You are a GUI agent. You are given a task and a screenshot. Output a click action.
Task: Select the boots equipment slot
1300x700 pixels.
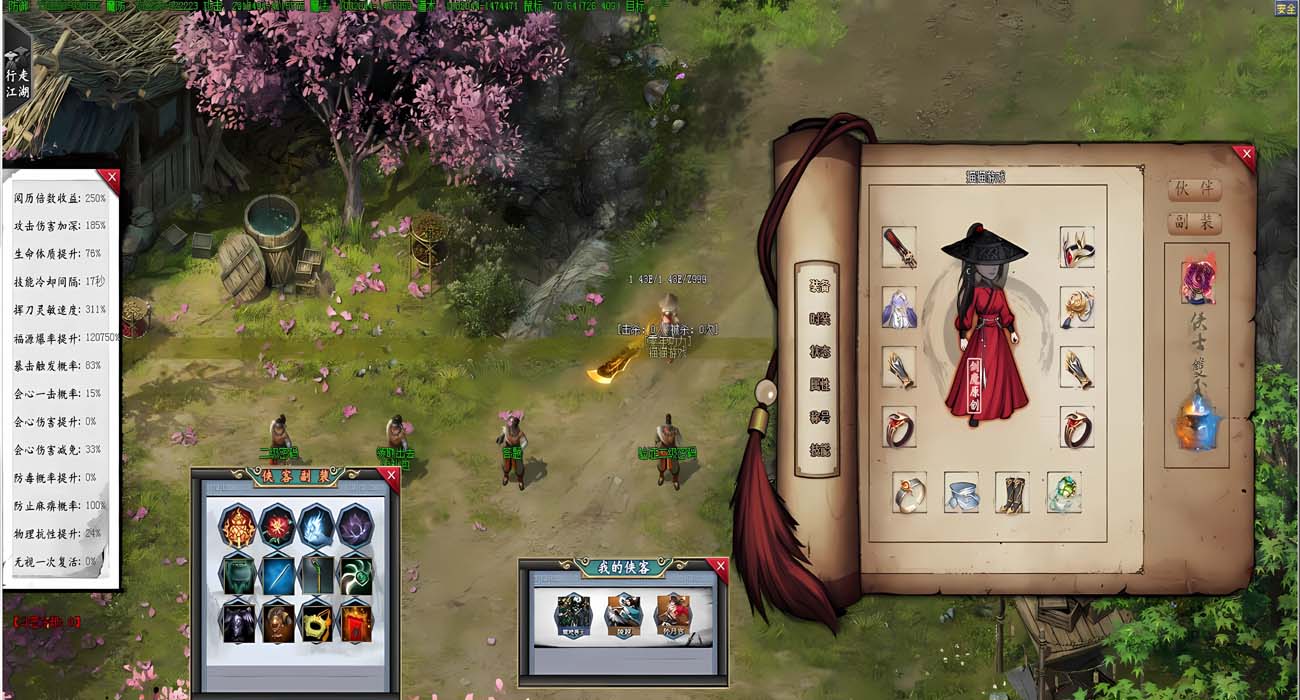click(x=1012, y=493)
